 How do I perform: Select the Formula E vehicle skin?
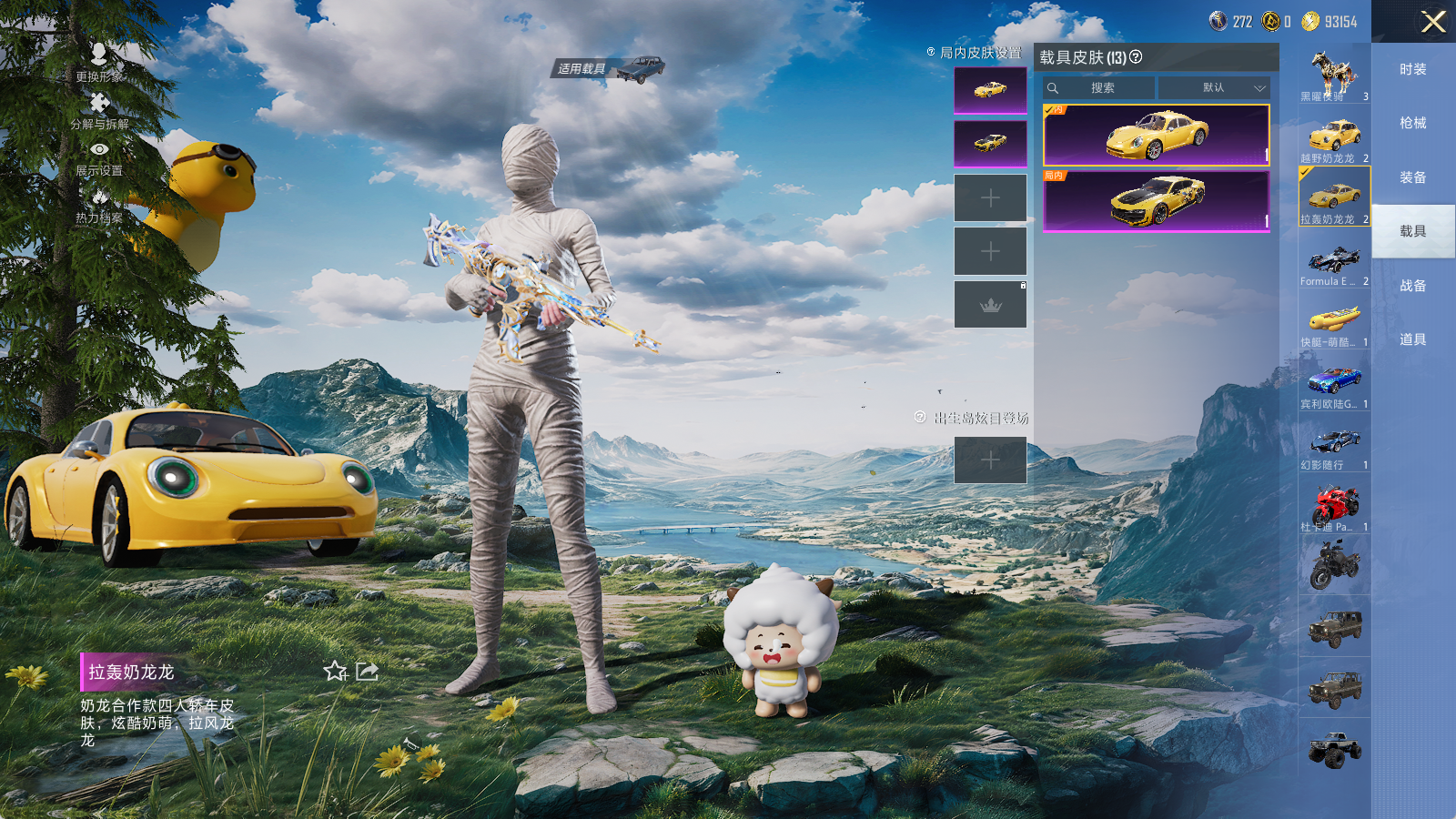(1334, 261)
